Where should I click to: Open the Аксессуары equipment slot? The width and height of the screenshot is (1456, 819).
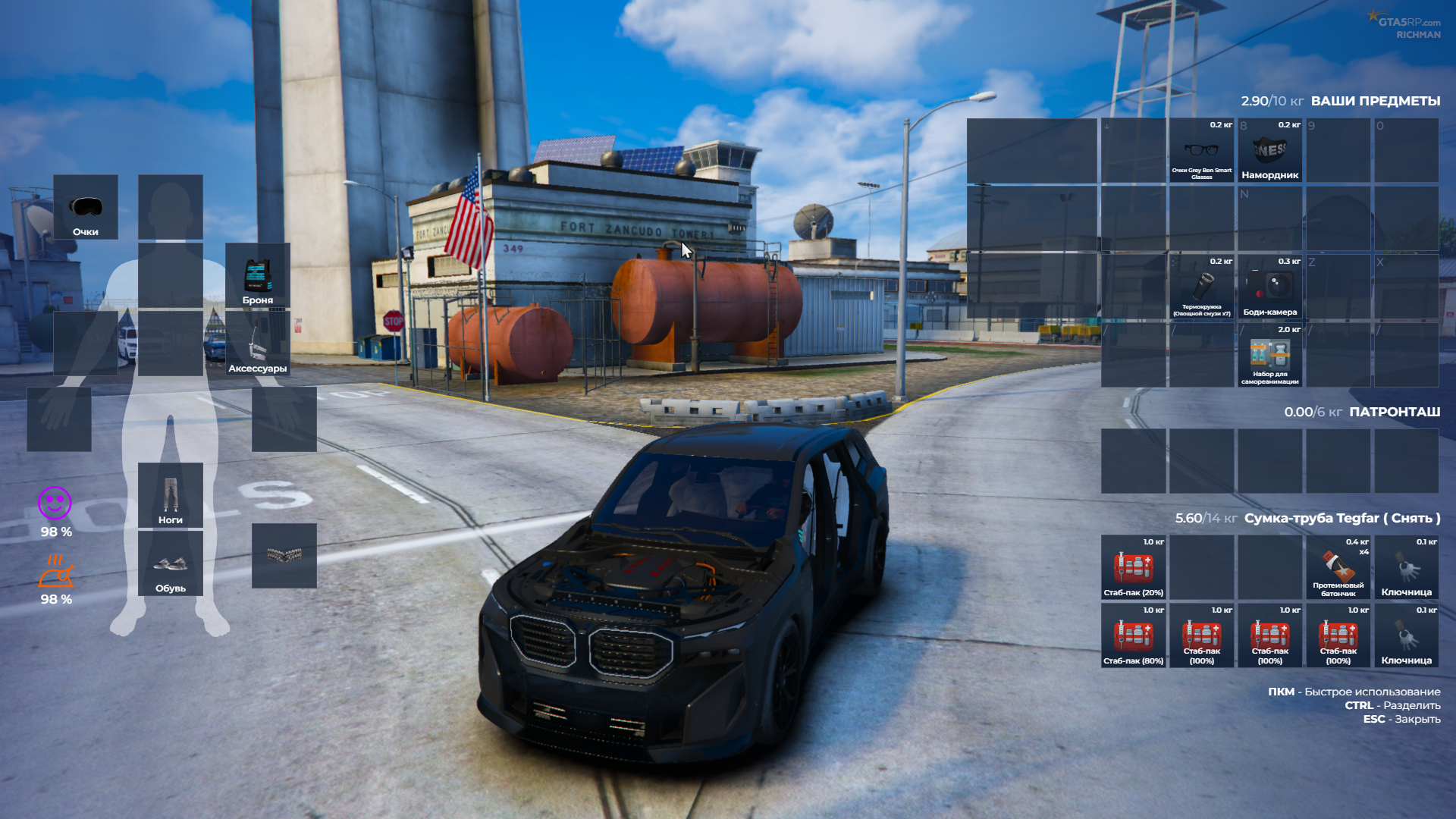point(258,344)
